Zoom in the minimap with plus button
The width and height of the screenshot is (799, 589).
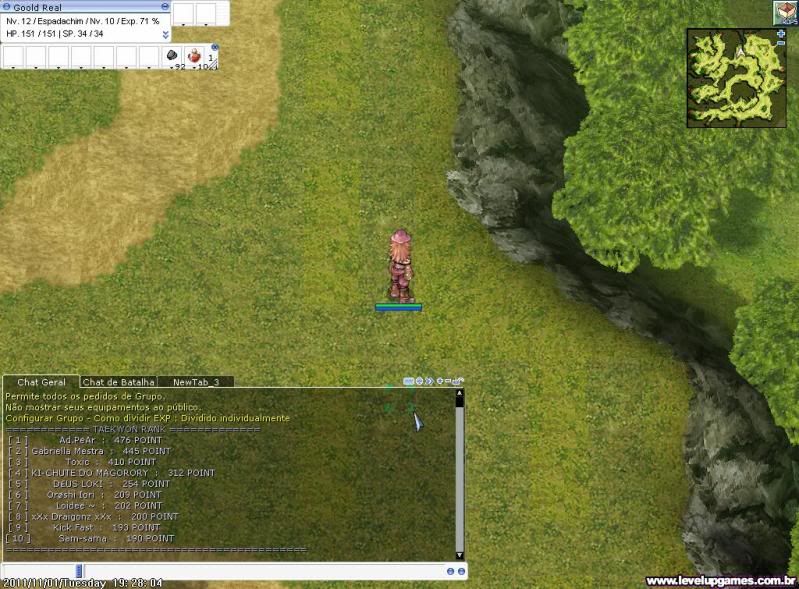coord(780,33)
